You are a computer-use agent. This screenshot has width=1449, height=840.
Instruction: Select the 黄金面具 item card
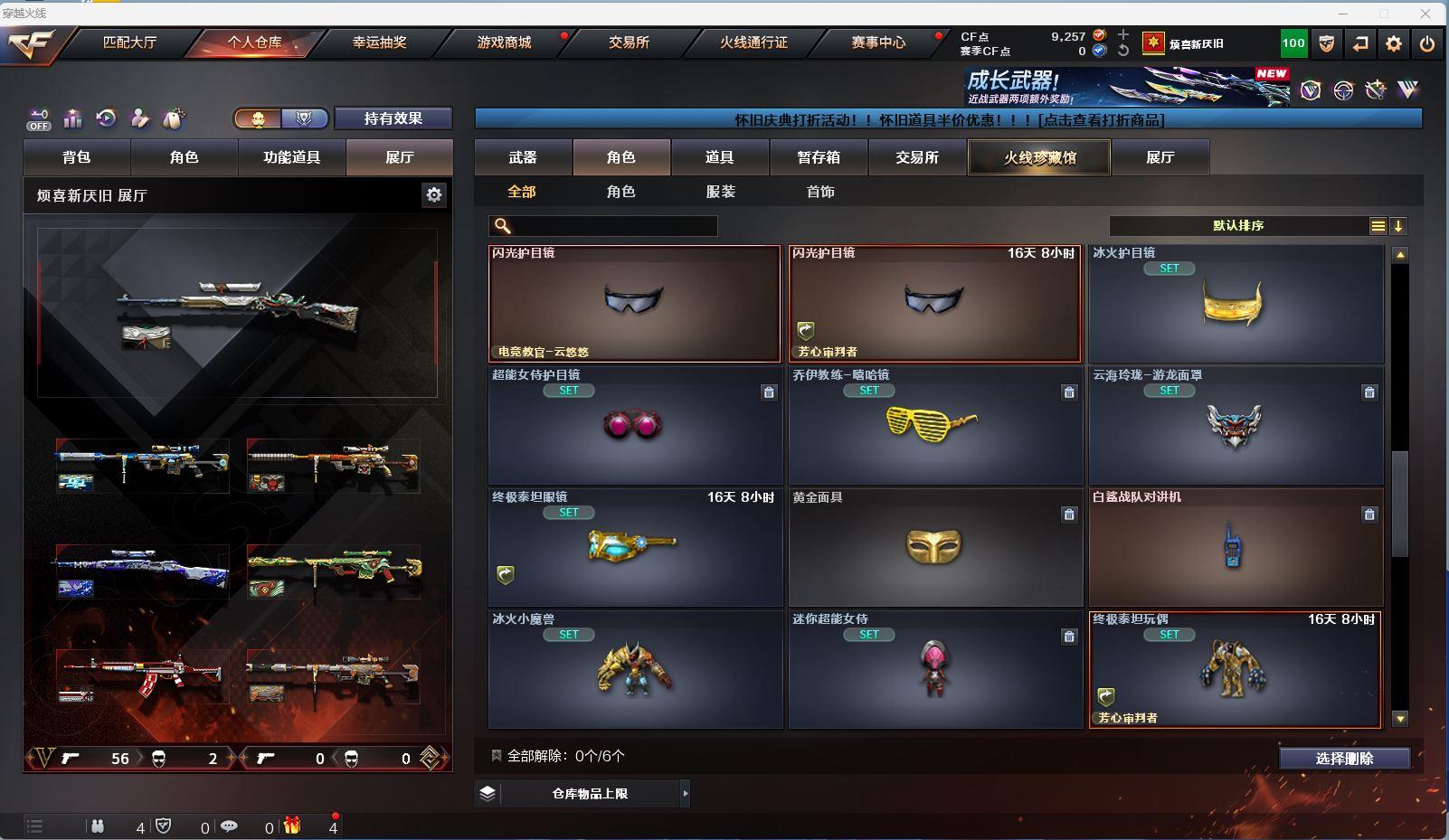935,547
